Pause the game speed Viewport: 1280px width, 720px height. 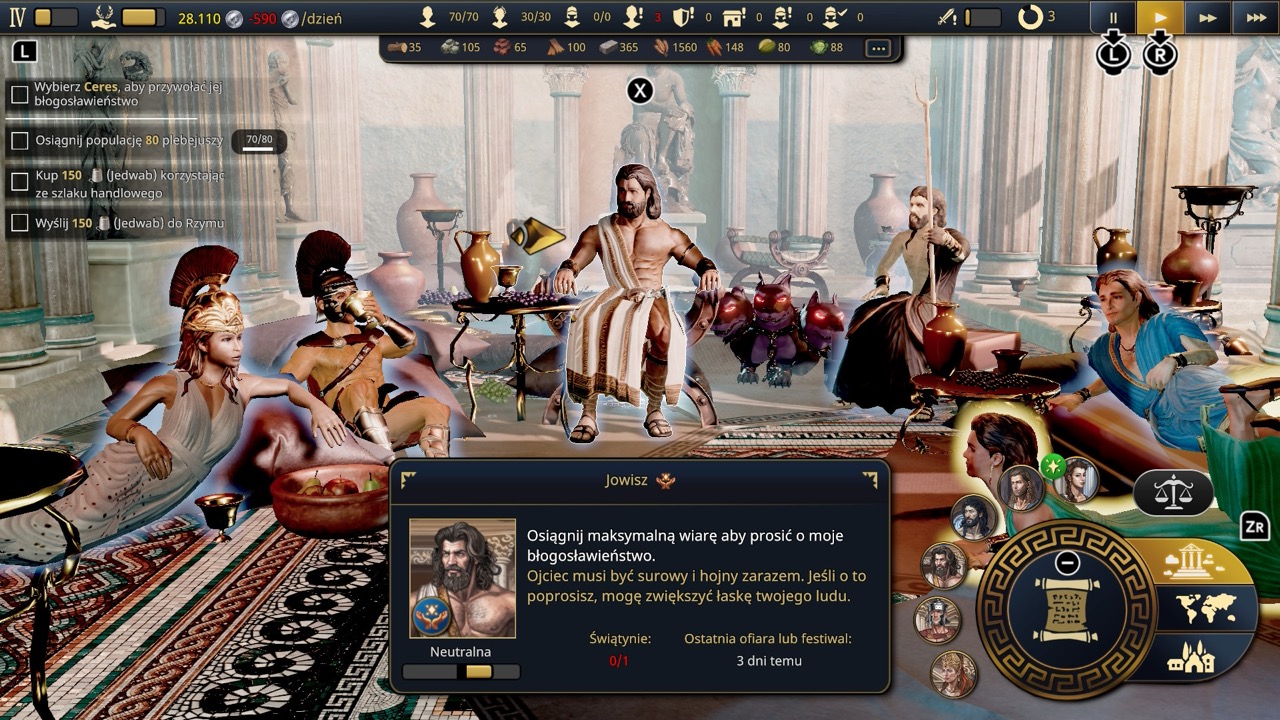click(x=1112, y=17)
